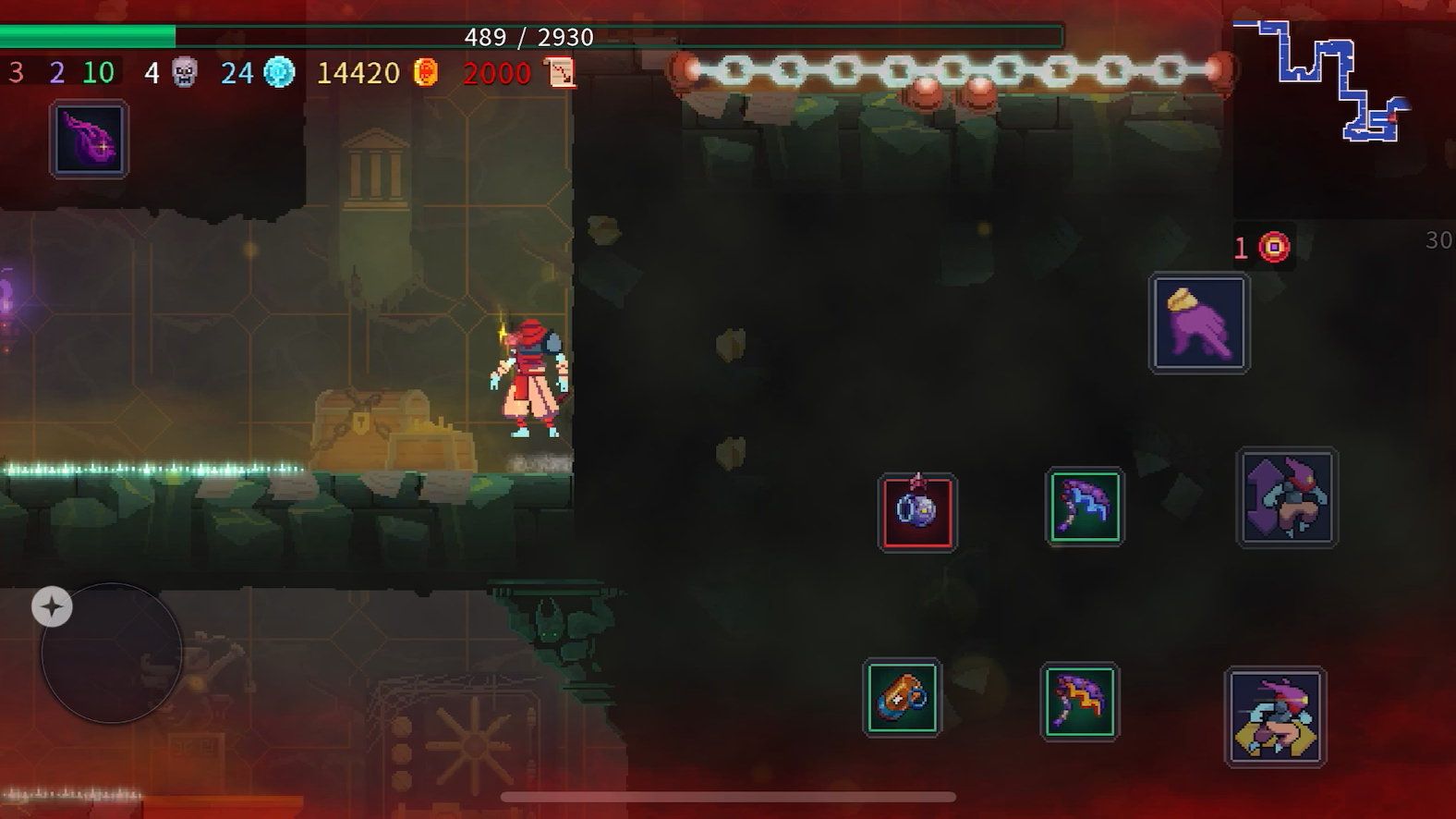
Task: Tap the jump button with arrows
Action: pyautogui.click(x=1287, y=497)
